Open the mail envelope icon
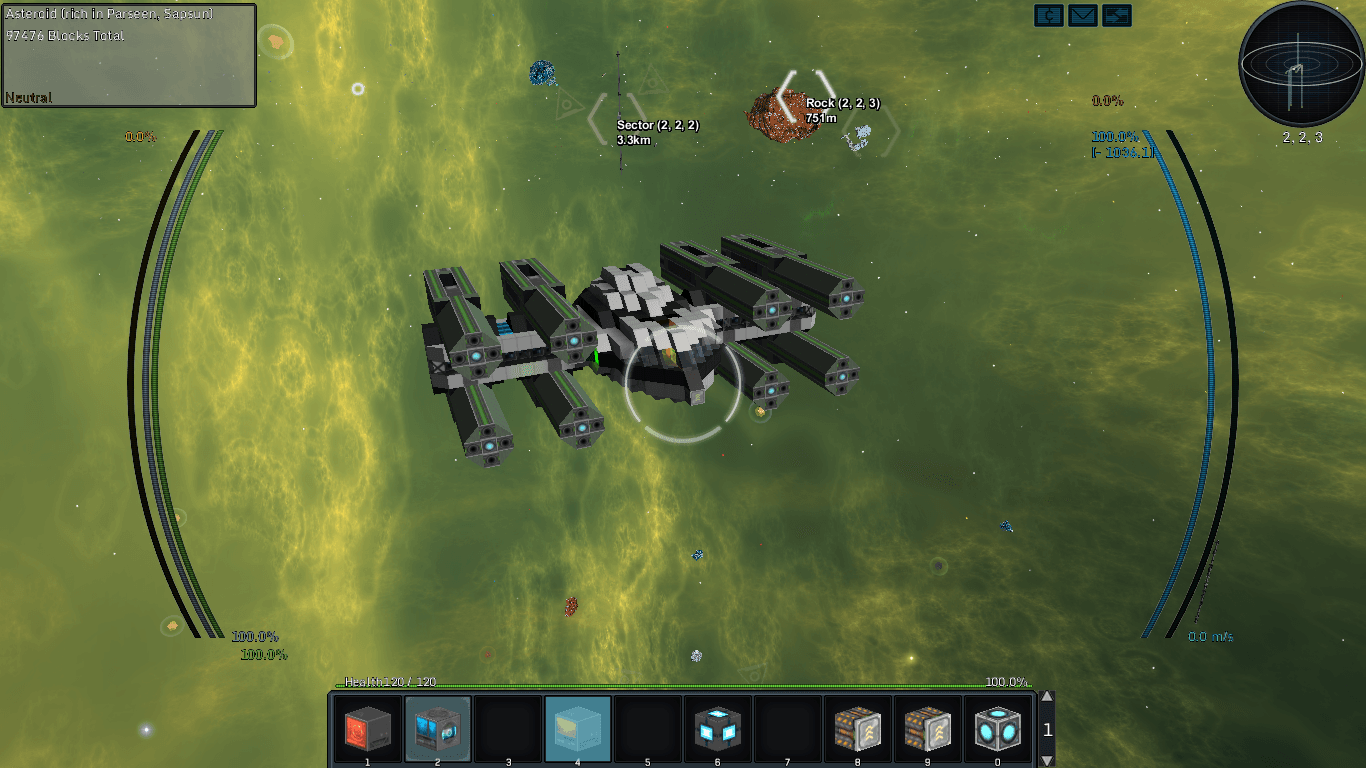 [1083, 15]
